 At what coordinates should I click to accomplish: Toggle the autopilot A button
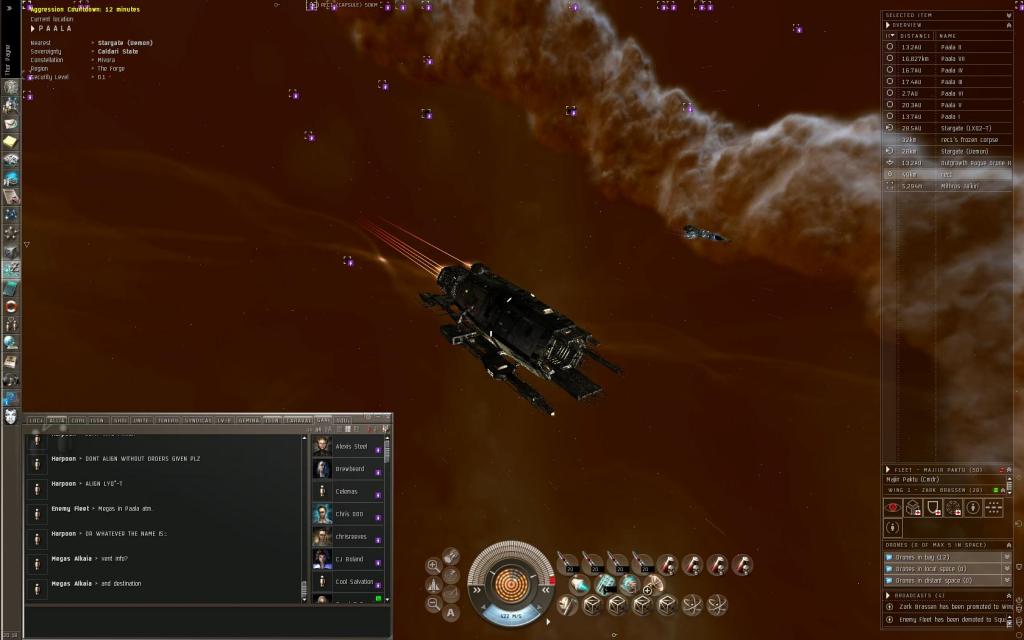[x=451, y=613]
